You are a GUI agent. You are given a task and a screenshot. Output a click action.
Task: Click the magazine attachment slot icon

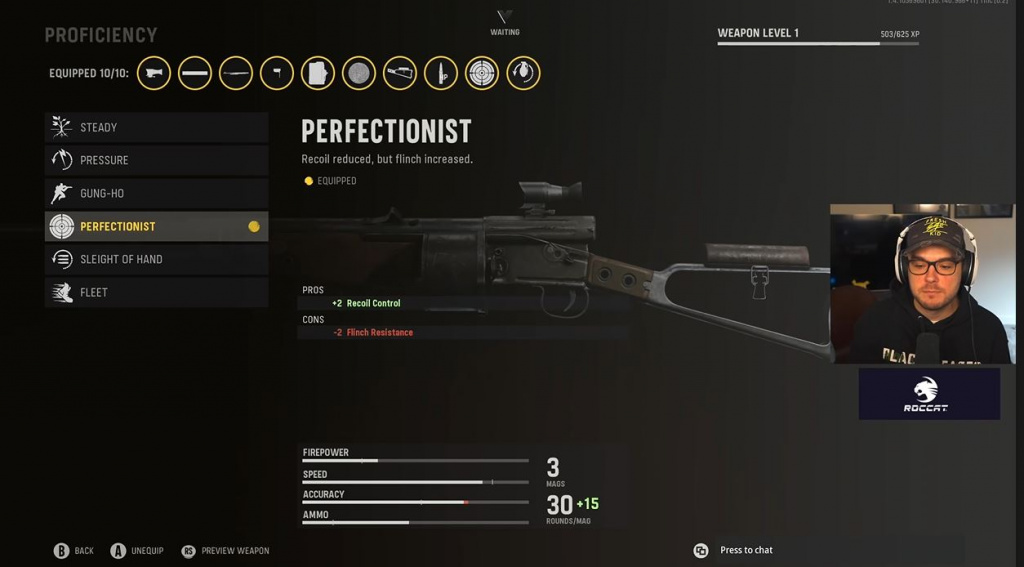[318, 73]
